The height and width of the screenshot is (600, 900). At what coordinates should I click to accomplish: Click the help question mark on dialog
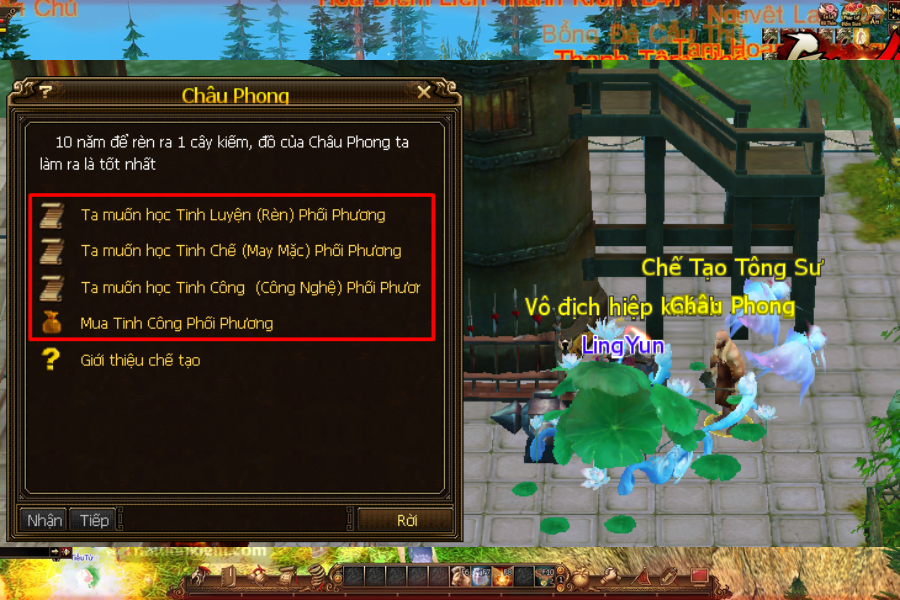click(46, 92)
